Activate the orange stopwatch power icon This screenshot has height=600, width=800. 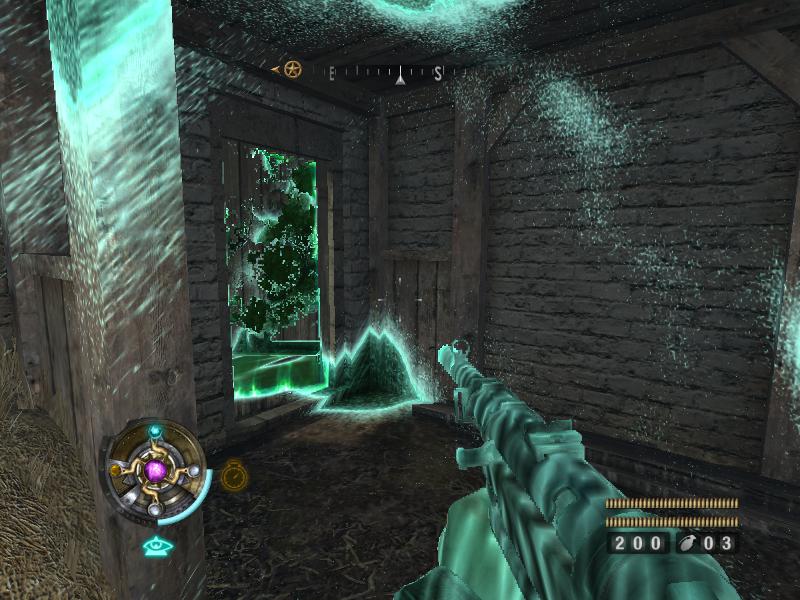[x=233, y=474]
